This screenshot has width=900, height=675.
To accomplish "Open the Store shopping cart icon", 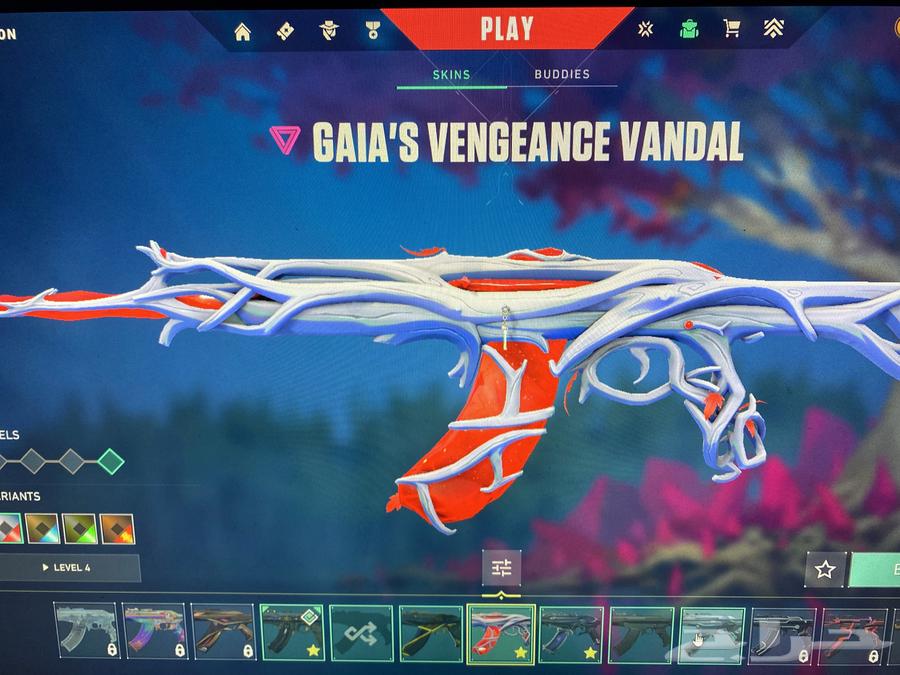I will (732, 30).
